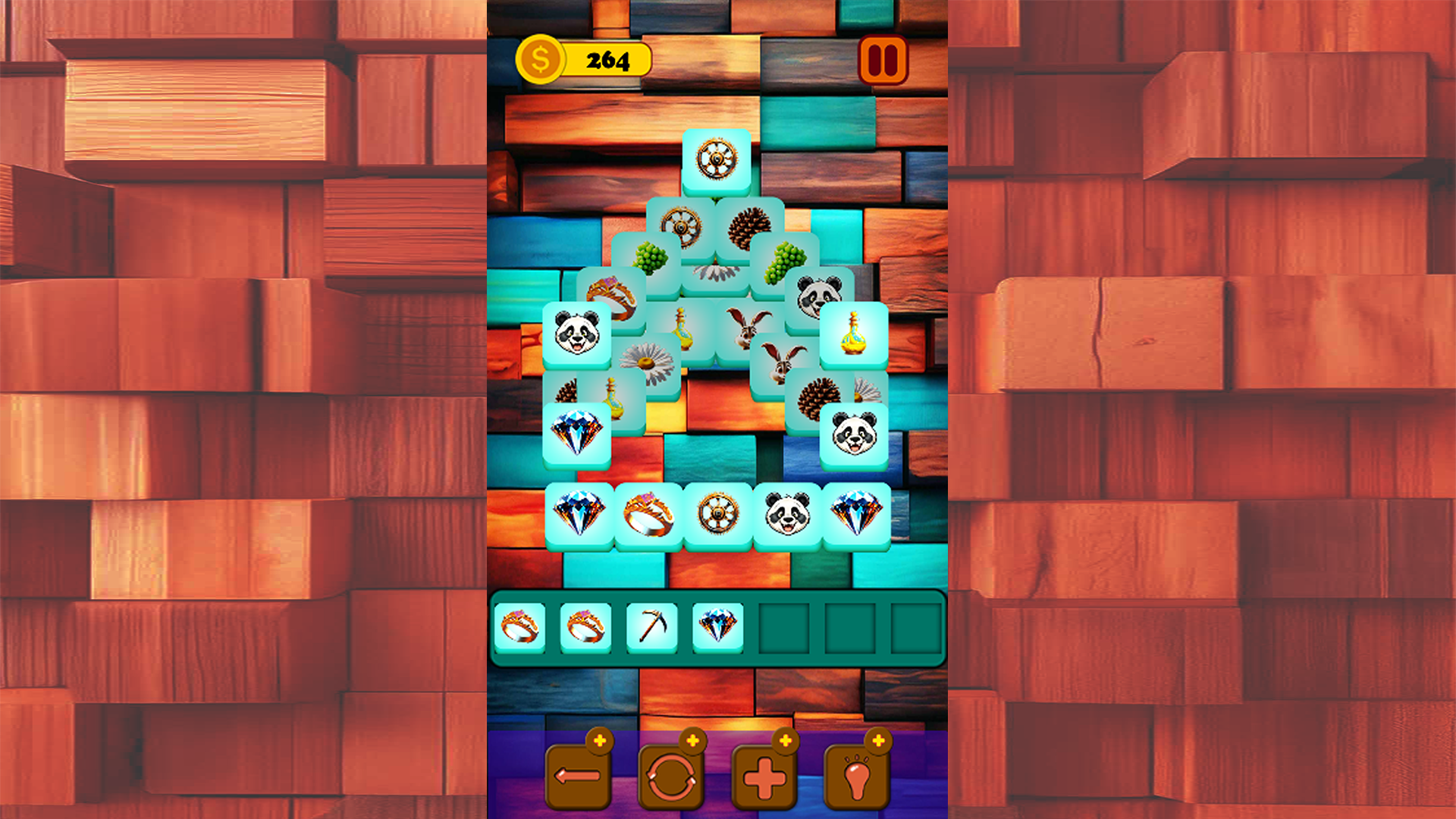Screen dimensions: 1456x819
Task: Select the gear tile at the pyramid top
Action: click(x=715, y=159)
